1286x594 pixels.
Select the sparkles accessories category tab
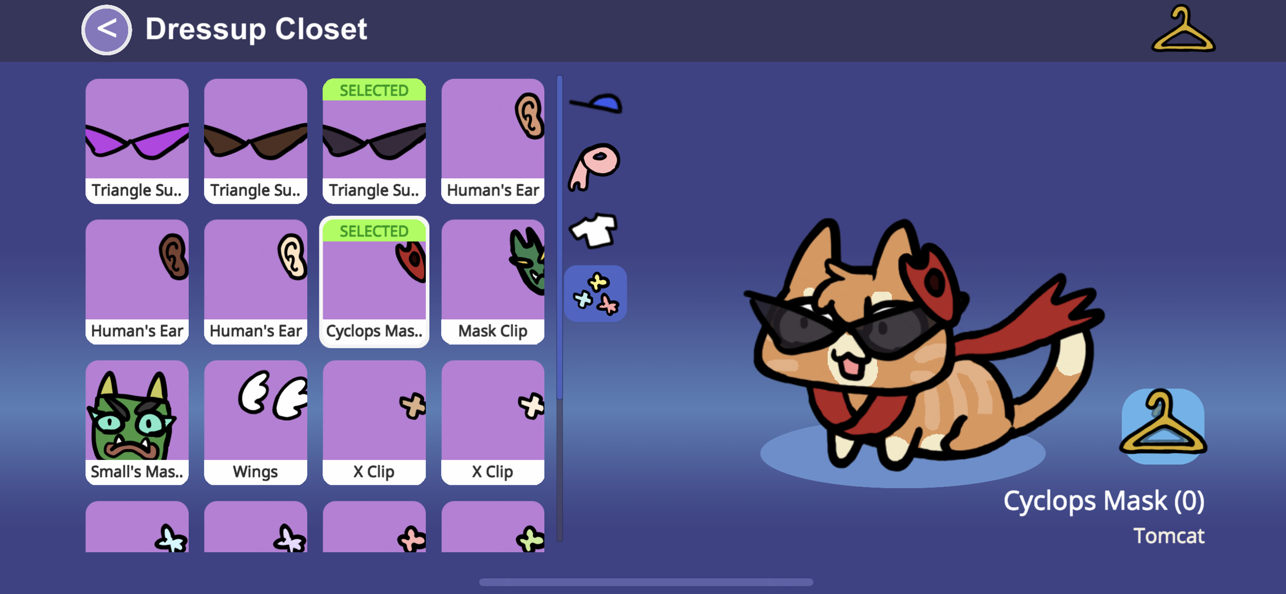(x=595, y=293)
